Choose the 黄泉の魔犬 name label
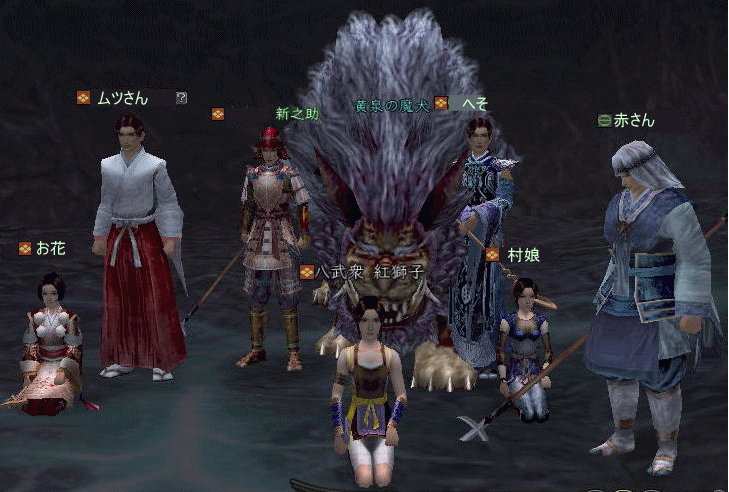729x492 pixels. pos(391,104)
